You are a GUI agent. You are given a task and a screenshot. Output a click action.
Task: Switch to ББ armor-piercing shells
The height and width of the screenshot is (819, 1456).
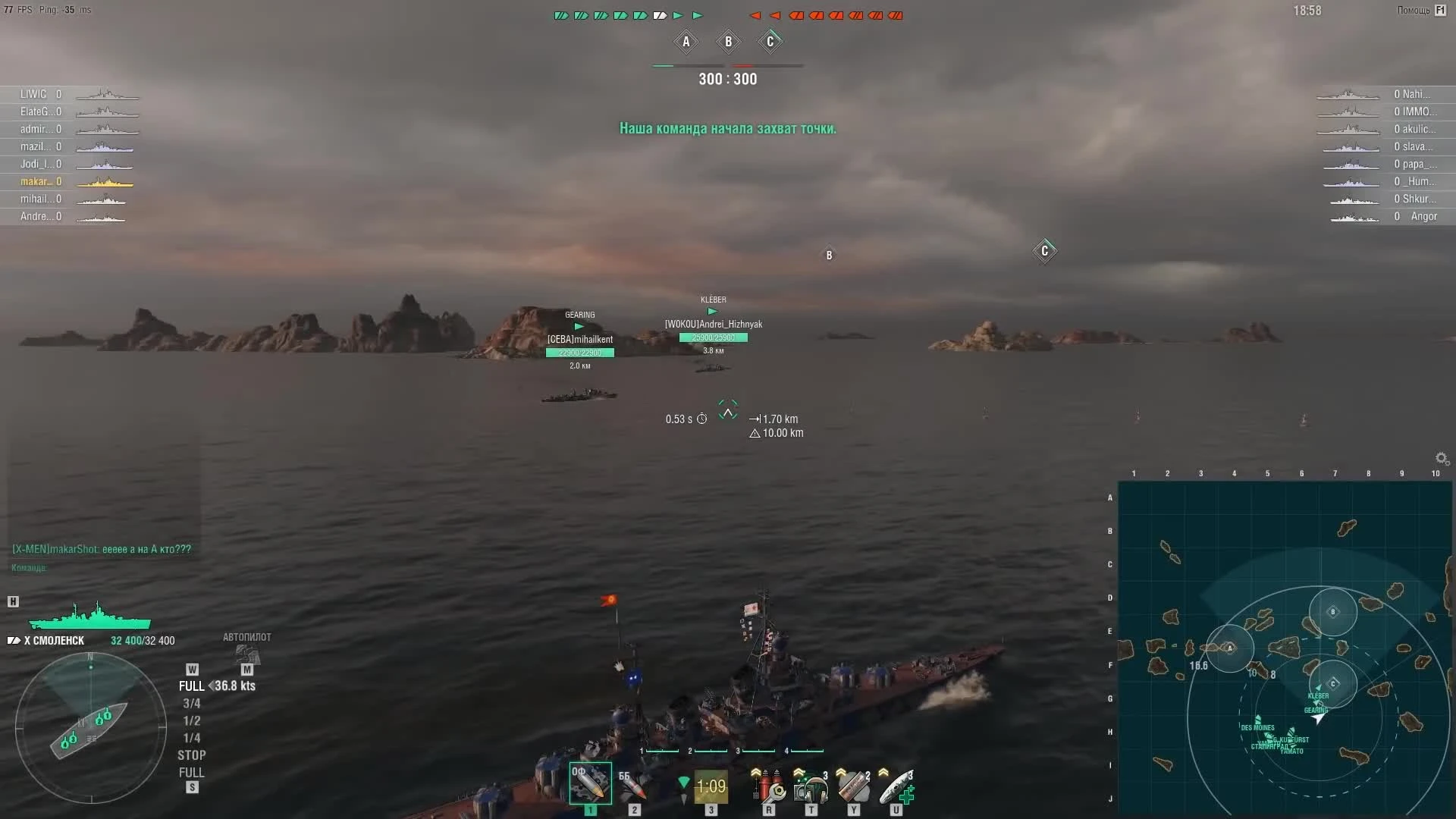click(634, 785)
